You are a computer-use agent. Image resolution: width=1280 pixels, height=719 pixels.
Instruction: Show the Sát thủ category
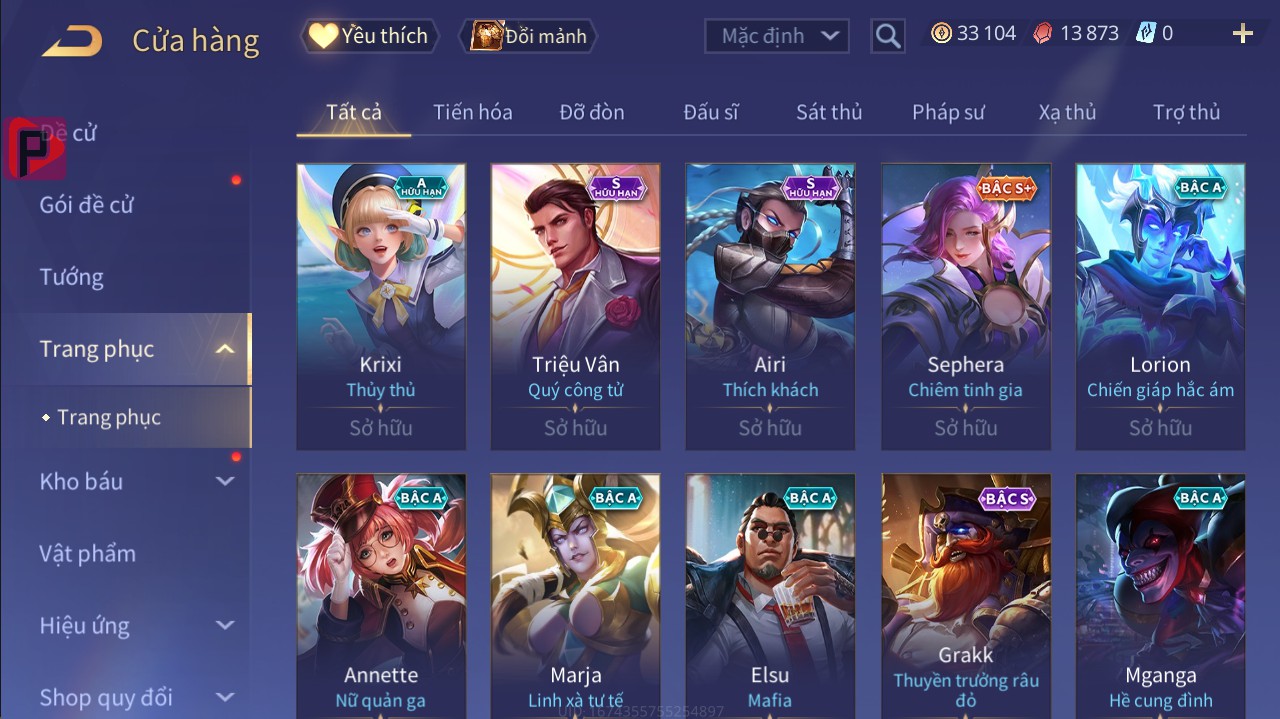tap(829, 112)
